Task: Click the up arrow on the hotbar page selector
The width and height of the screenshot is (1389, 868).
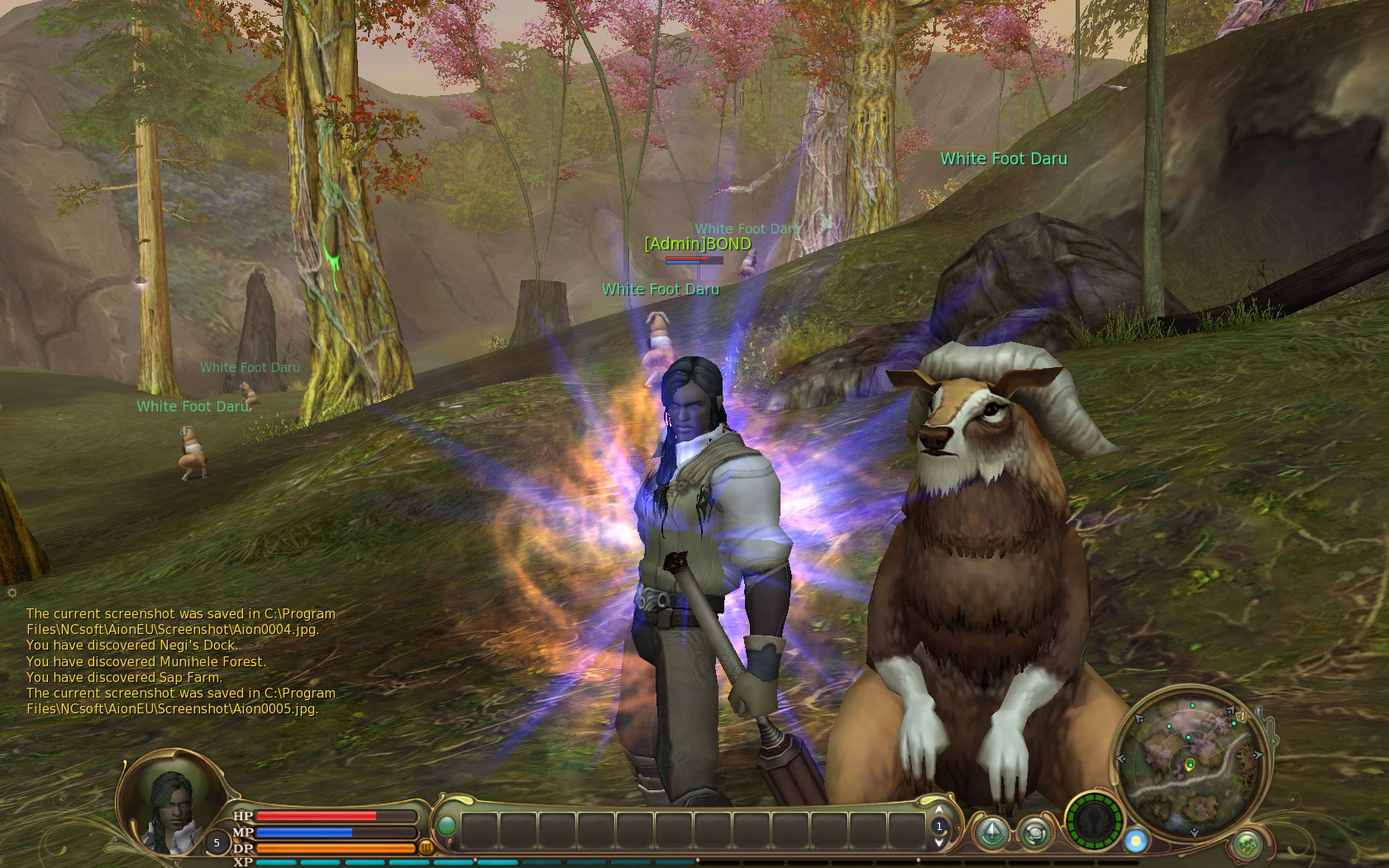Action: [939, 810]
